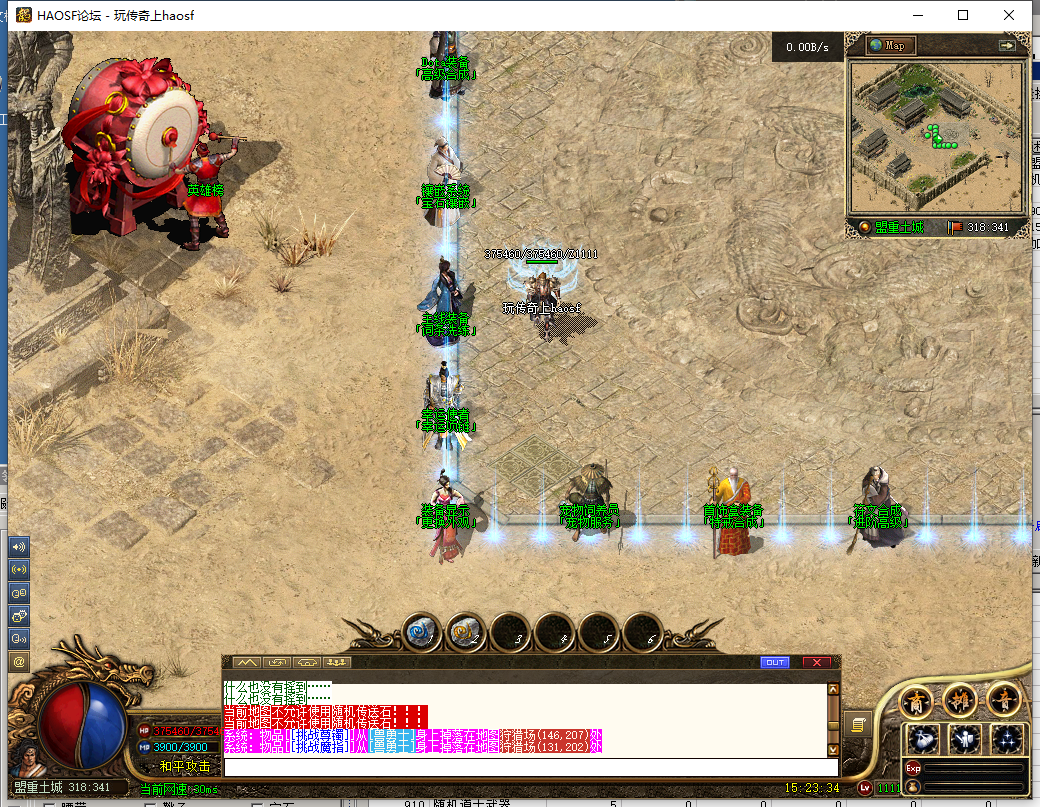Viewport: 1040px width, 807px height.
Task: Use the item in hotbar slot 1
Action: [x=421, y=632]
